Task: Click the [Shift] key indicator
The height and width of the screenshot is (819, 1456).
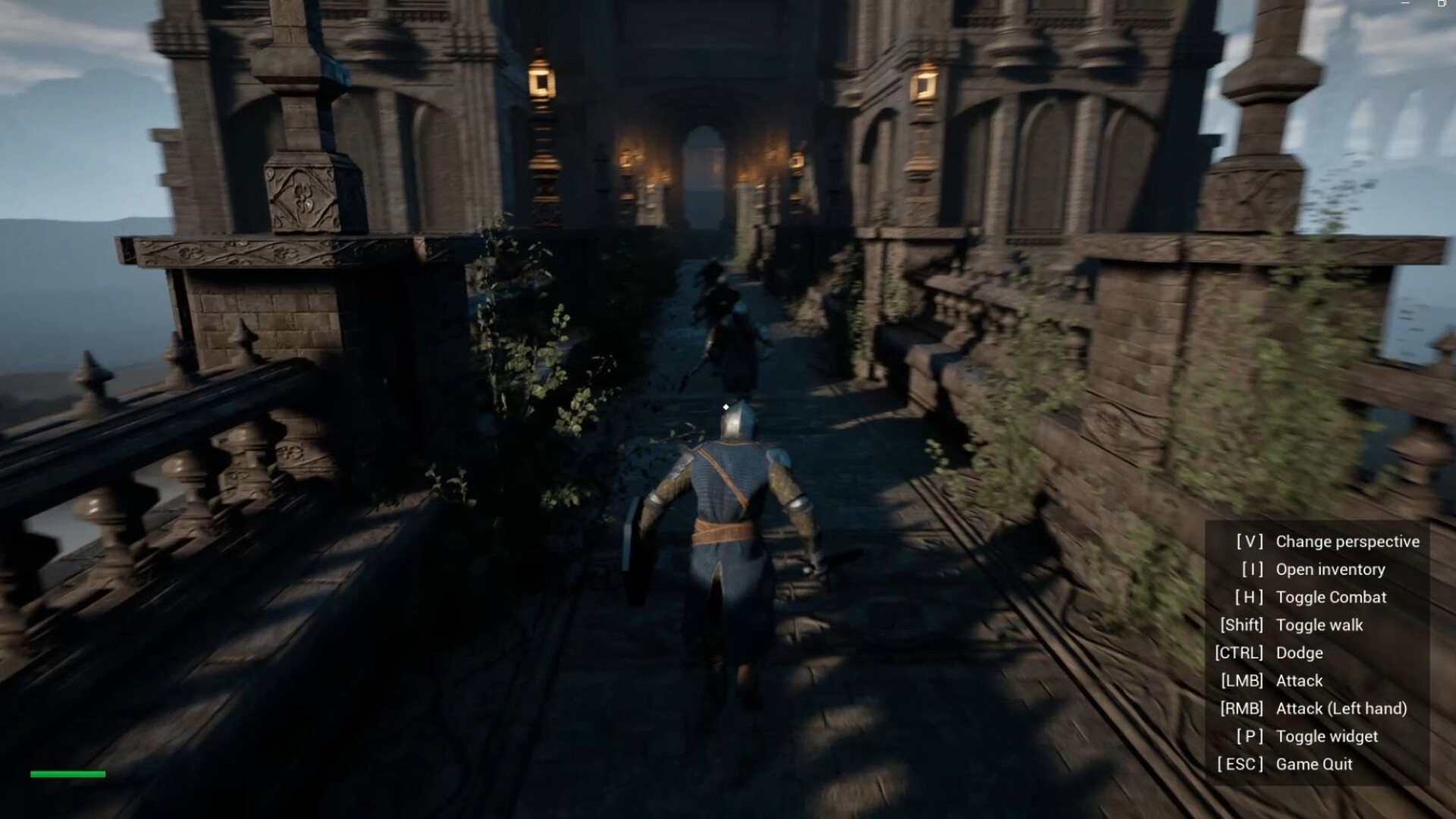Action: point(1241,625)
